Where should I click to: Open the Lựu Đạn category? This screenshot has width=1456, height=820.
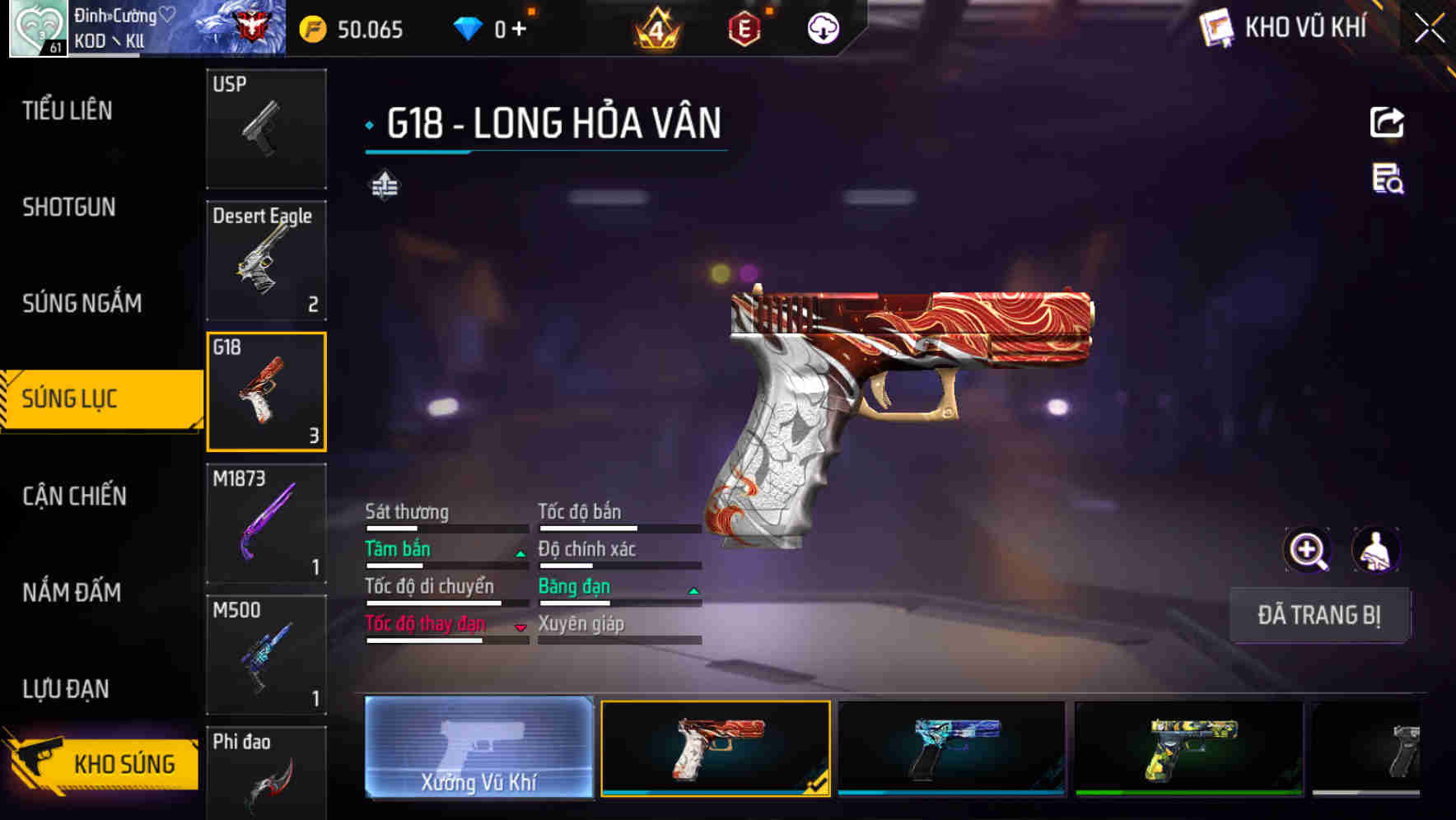coord(66,688)
